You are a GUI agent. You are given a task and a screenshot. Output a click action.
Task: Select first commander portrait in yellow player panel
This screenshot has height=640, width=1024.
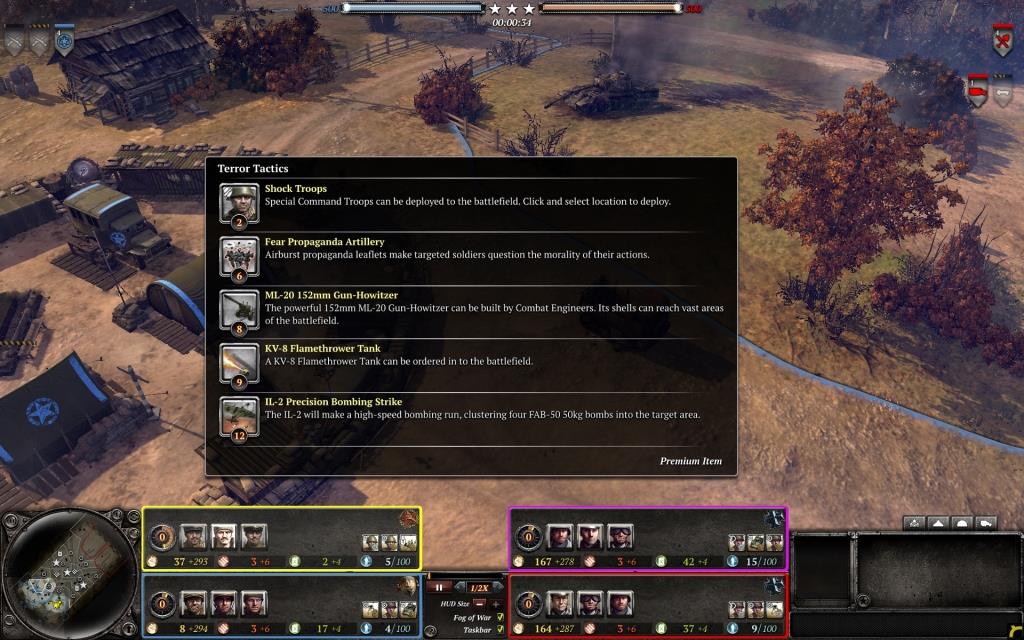tap(193, 538)
